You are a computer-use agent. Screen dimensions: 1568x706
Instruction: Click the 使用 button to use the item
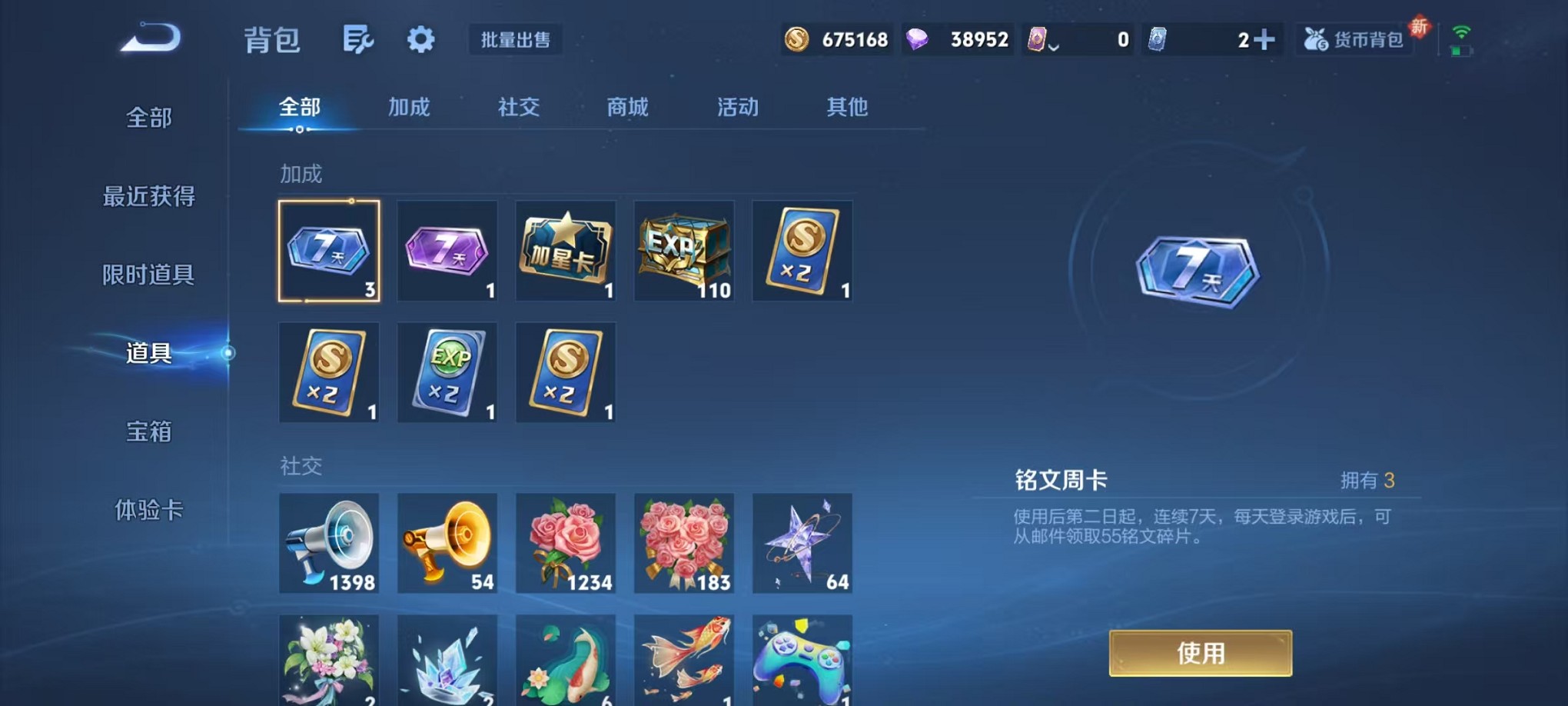[1201, 653]
